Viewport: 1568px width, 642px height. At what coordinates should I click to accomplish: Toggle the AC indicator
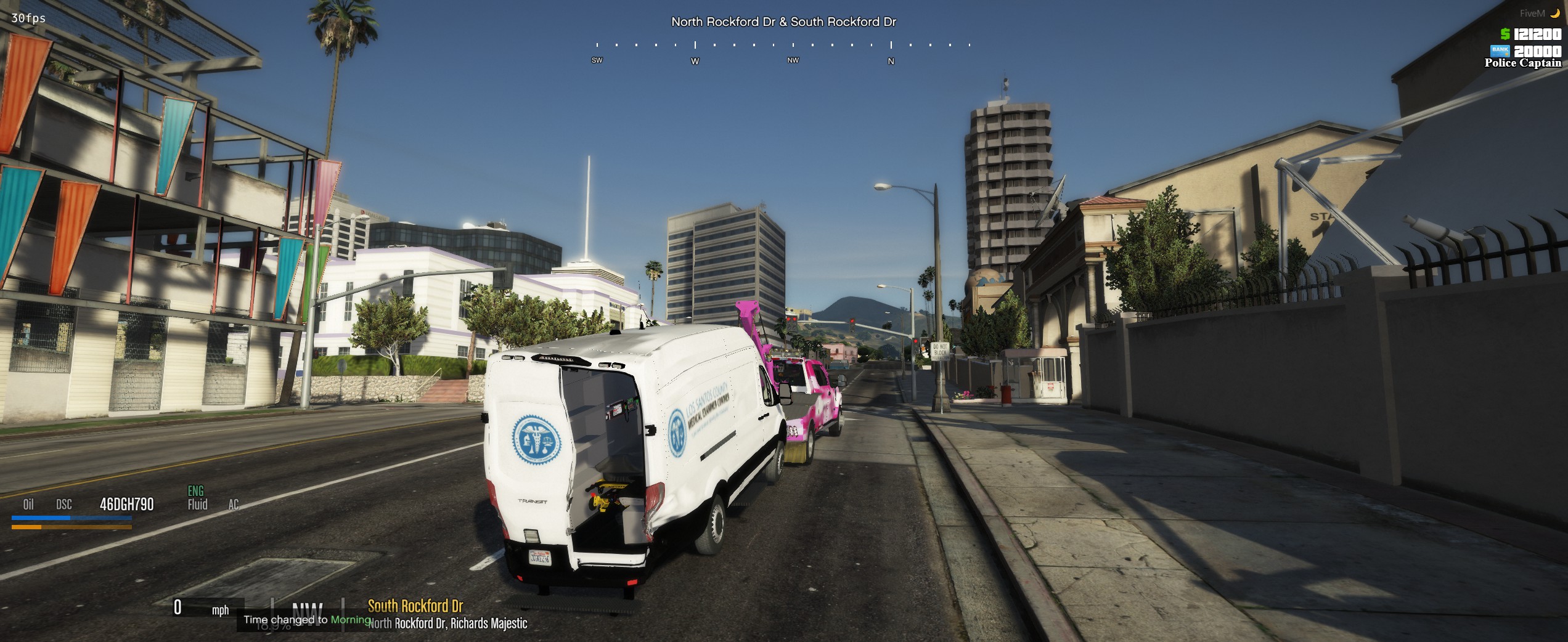coord(234,505)
